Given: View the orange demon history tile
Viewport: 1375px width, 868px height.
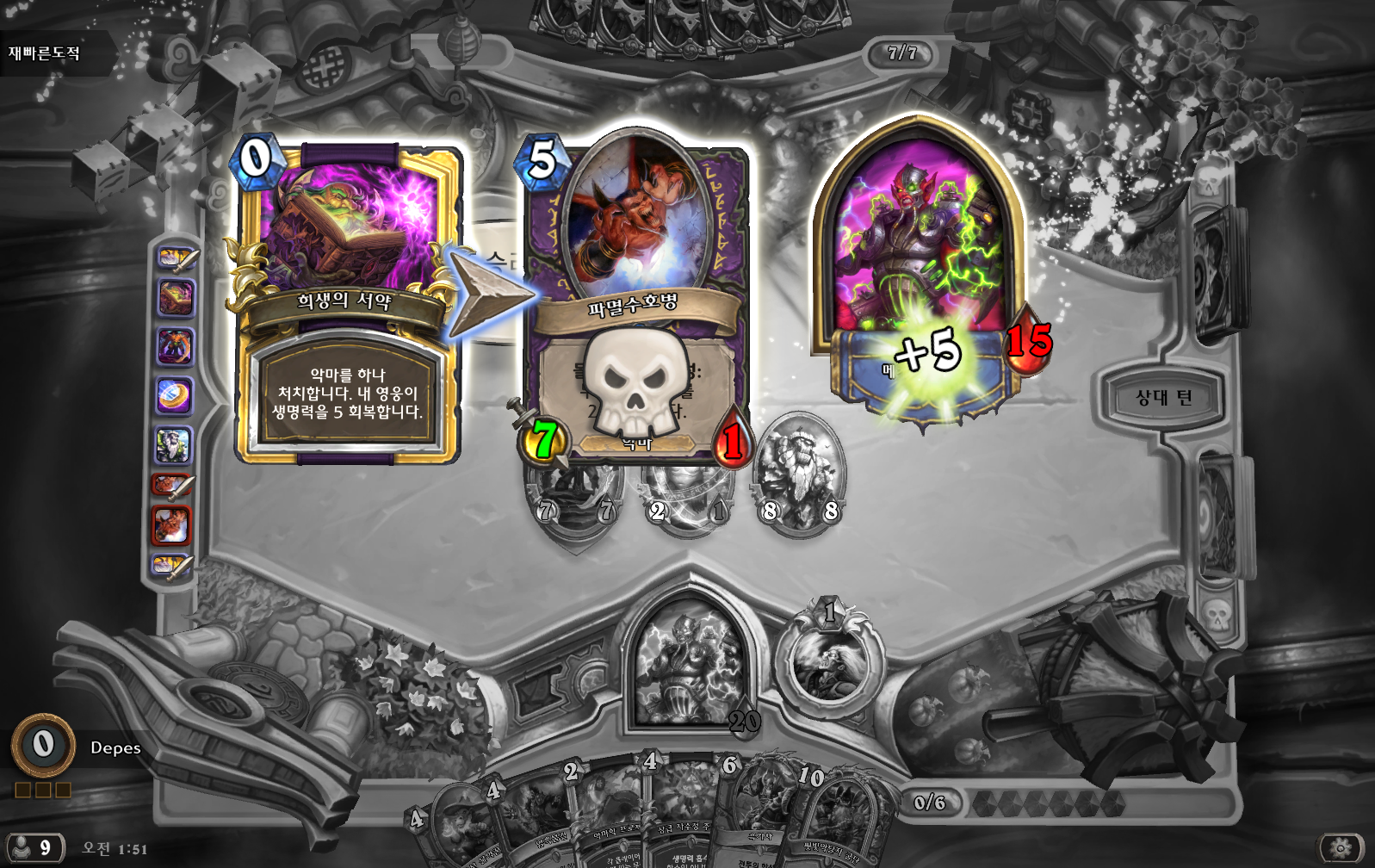Looking at the screenshot, I should coord(173,524).
